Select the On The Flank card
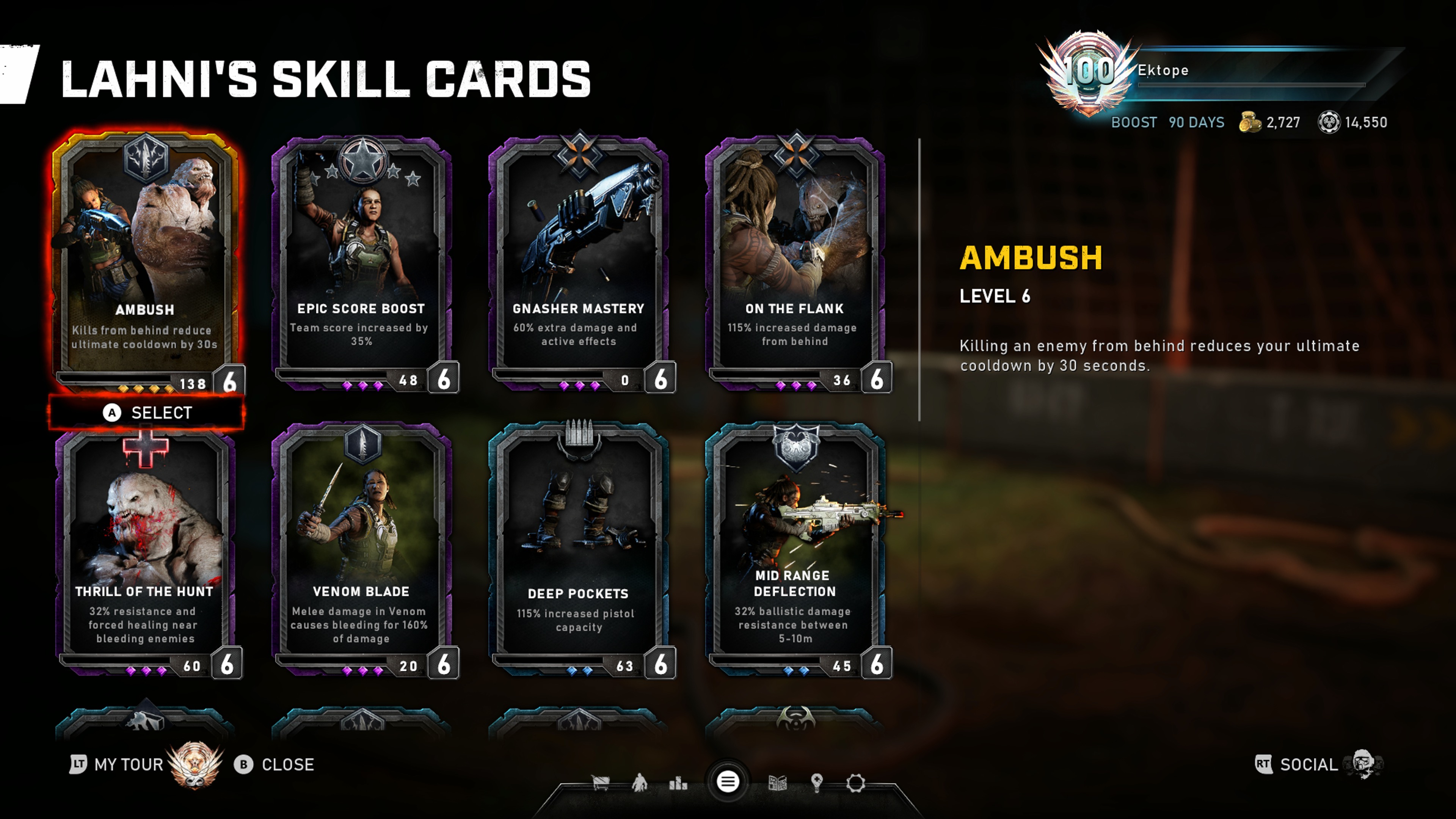The image size is (1456, 819). tap(795, 260)
